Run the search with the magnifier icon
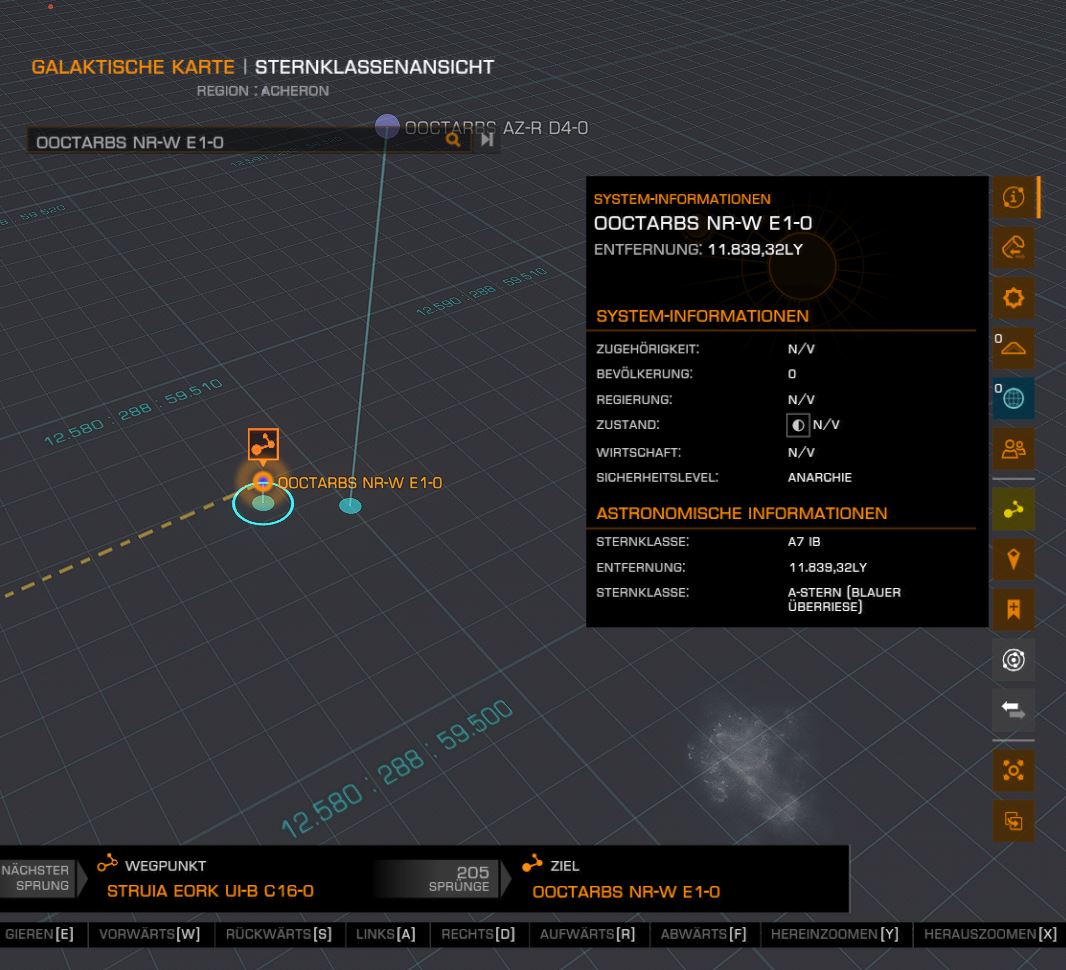 click(454, 141)
